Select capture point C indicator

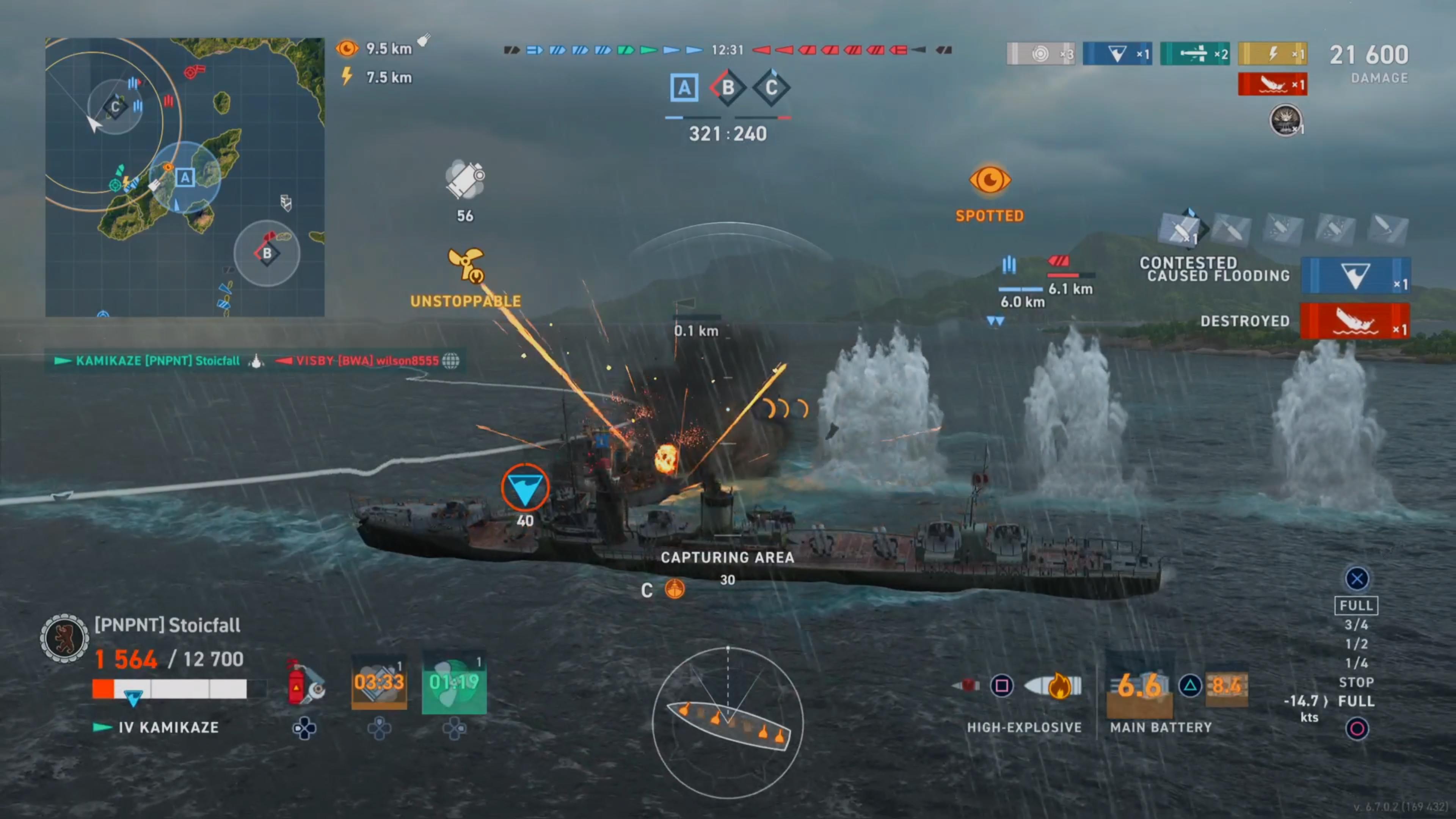[x=771, y=88]
